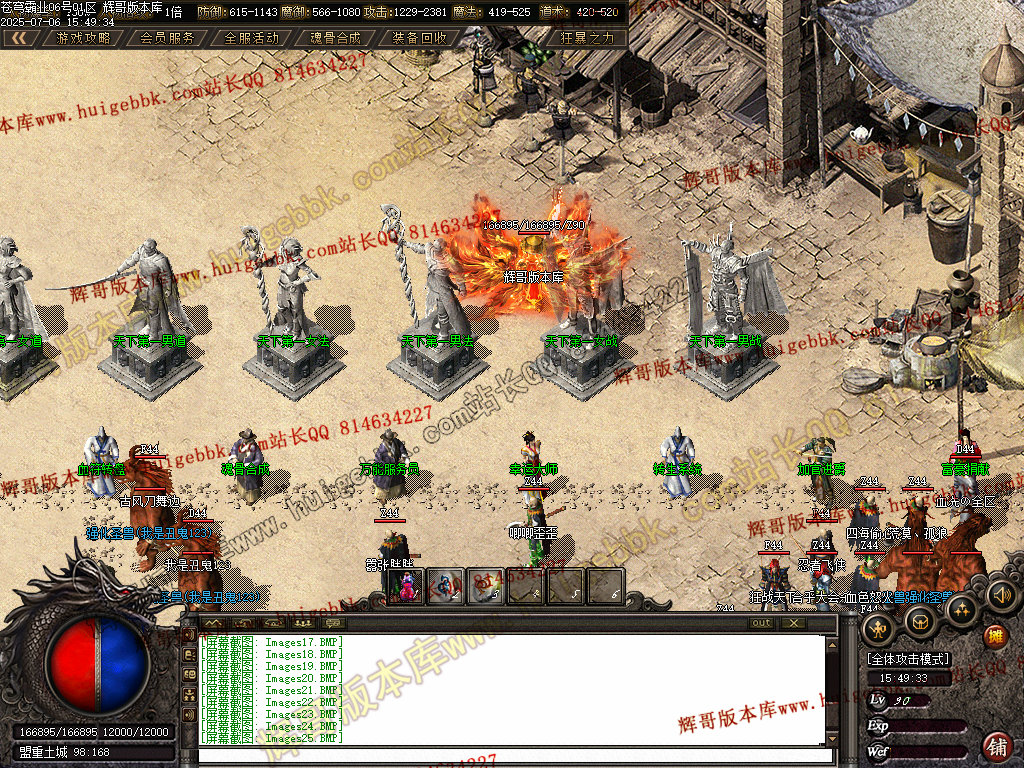Open the 游戏攻略 game guide menu
The image size is (1024, 768).
pos(83,38)
